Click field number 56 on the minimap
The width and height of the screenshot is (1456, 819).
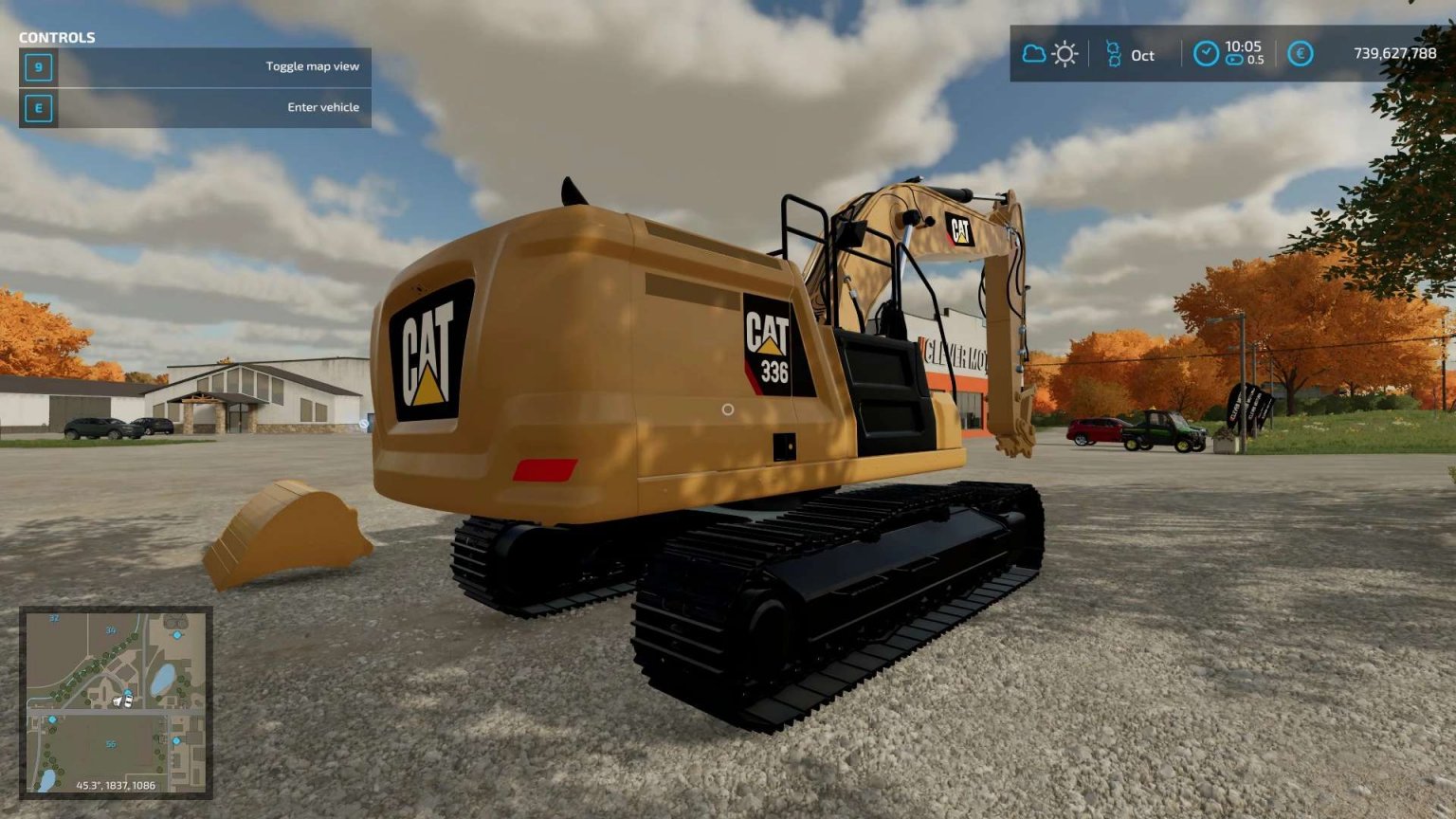(x=111, y=745)
